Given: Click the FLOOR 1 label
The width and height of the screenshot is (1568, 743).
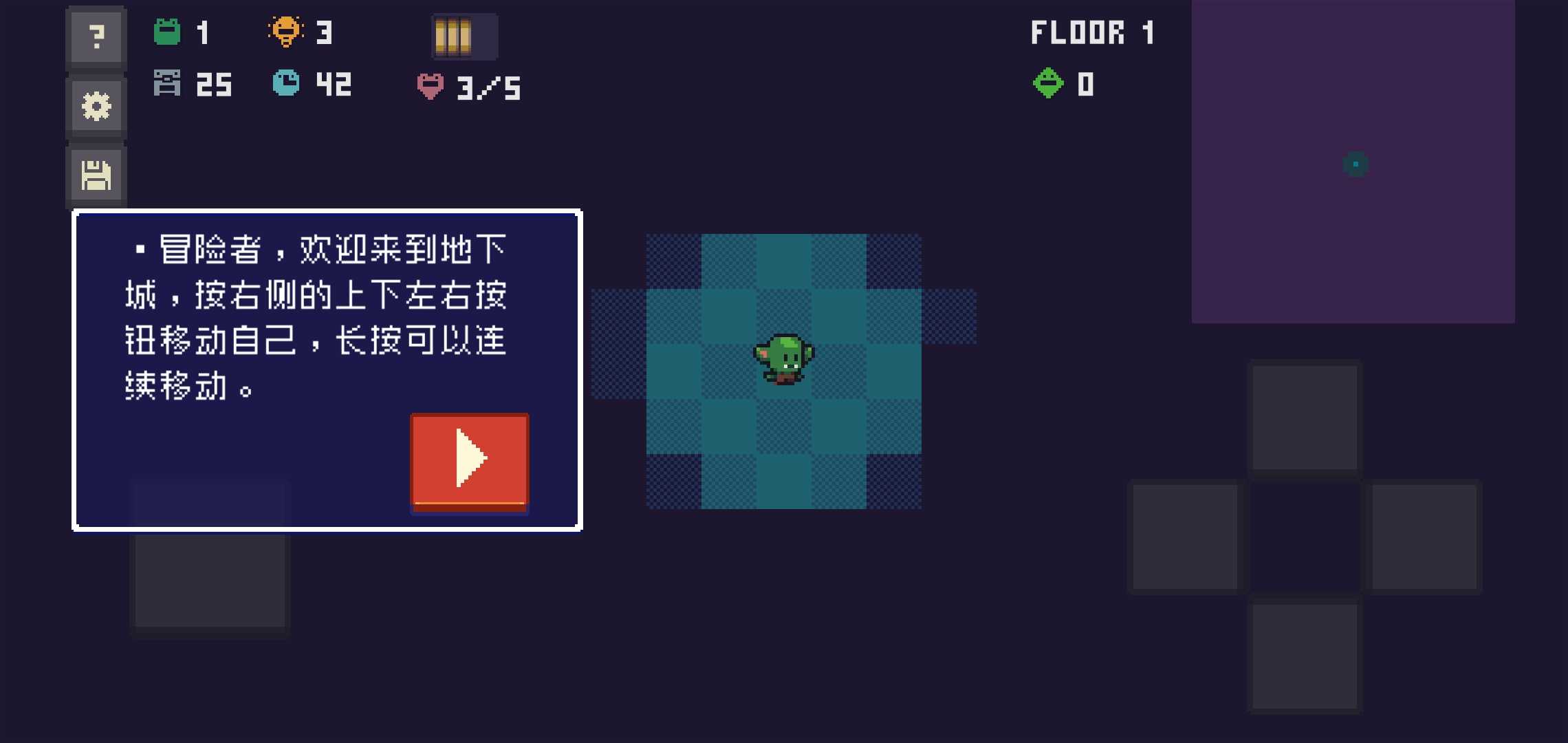Looking at the screenshot, I should [x=1092, y=31].
